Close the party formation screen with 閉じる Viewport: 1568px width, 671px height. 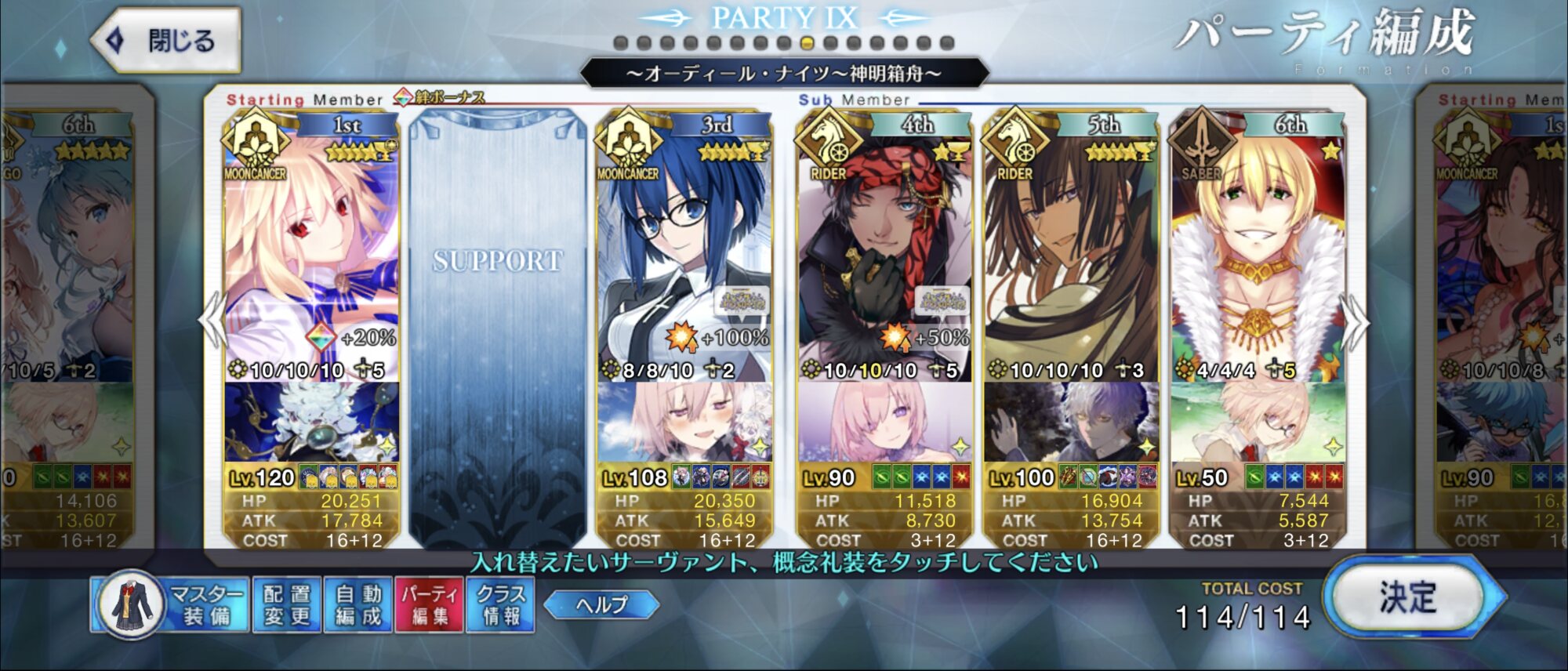pos(166,40)
